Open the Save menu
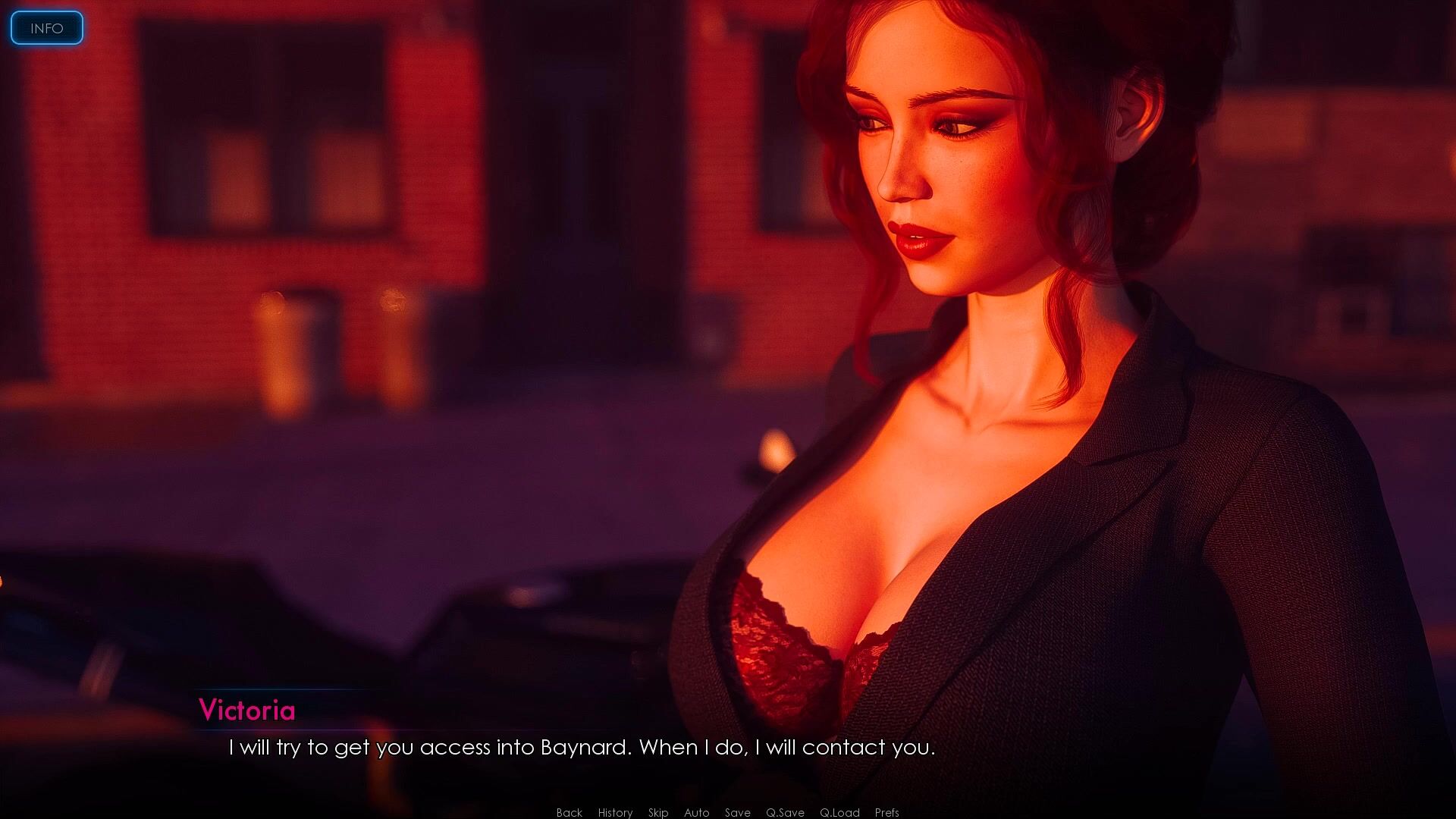 [x=737, y=812]
